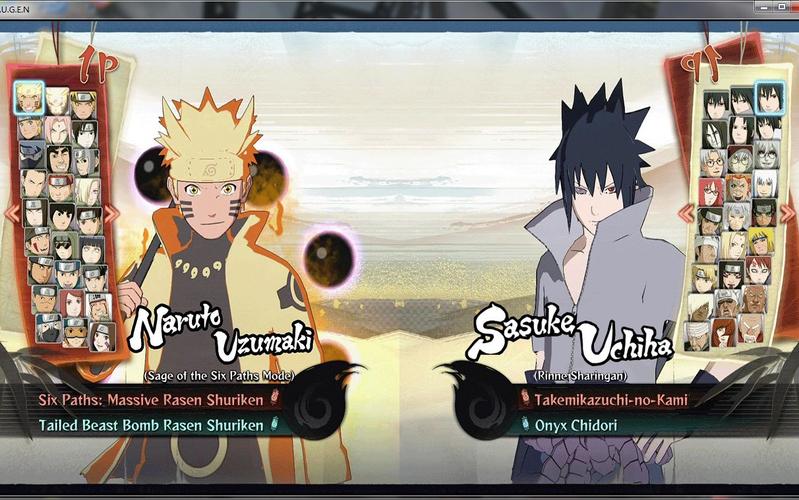This screenshot has width=799, height=500.
Task: Select the highlighted Sasuke portrait in 2P roster
Action: 769,98
